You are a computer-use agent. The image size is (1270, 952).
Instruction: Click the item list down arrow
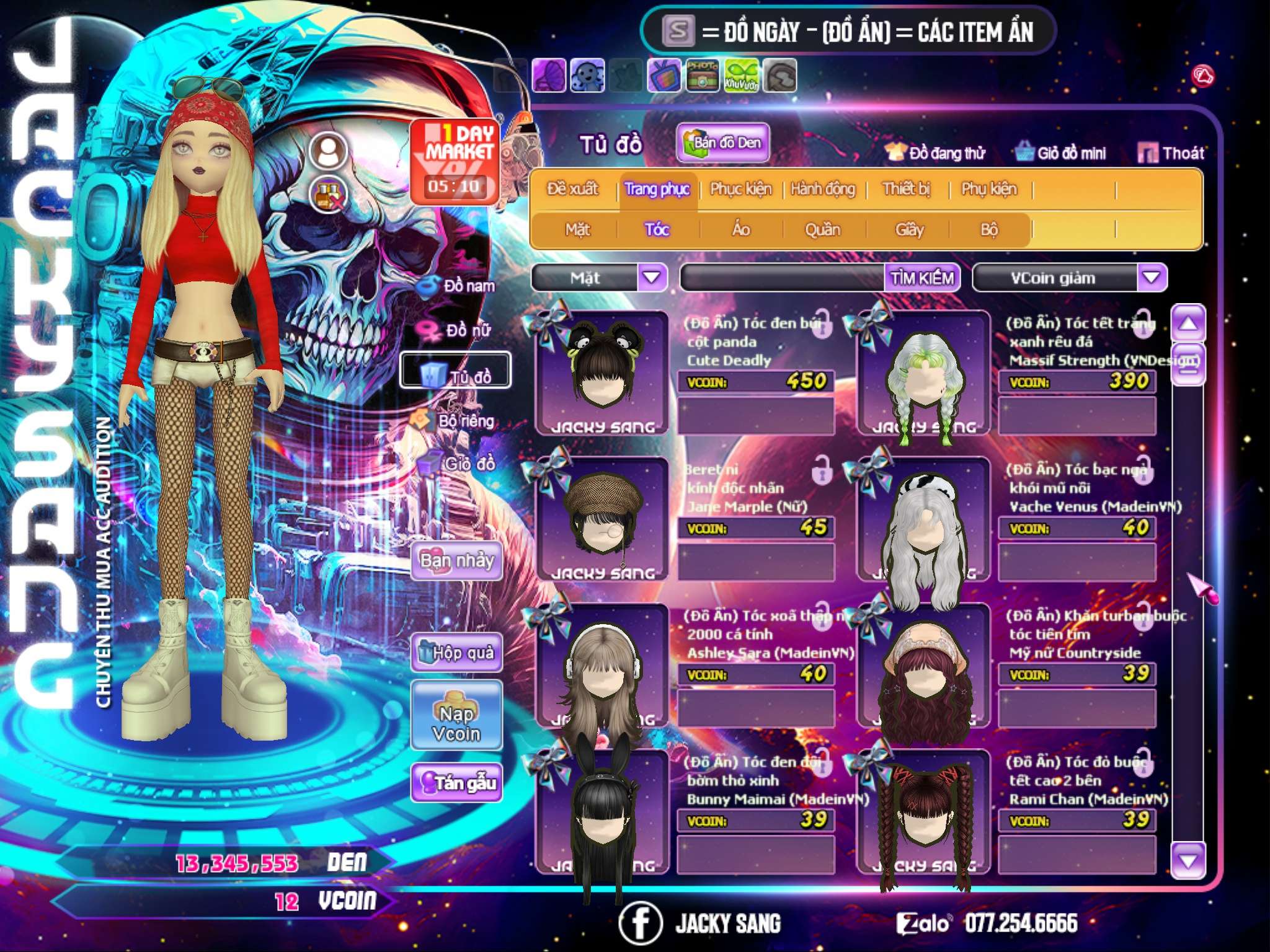pyautogui.click(x=1188, y=860)
